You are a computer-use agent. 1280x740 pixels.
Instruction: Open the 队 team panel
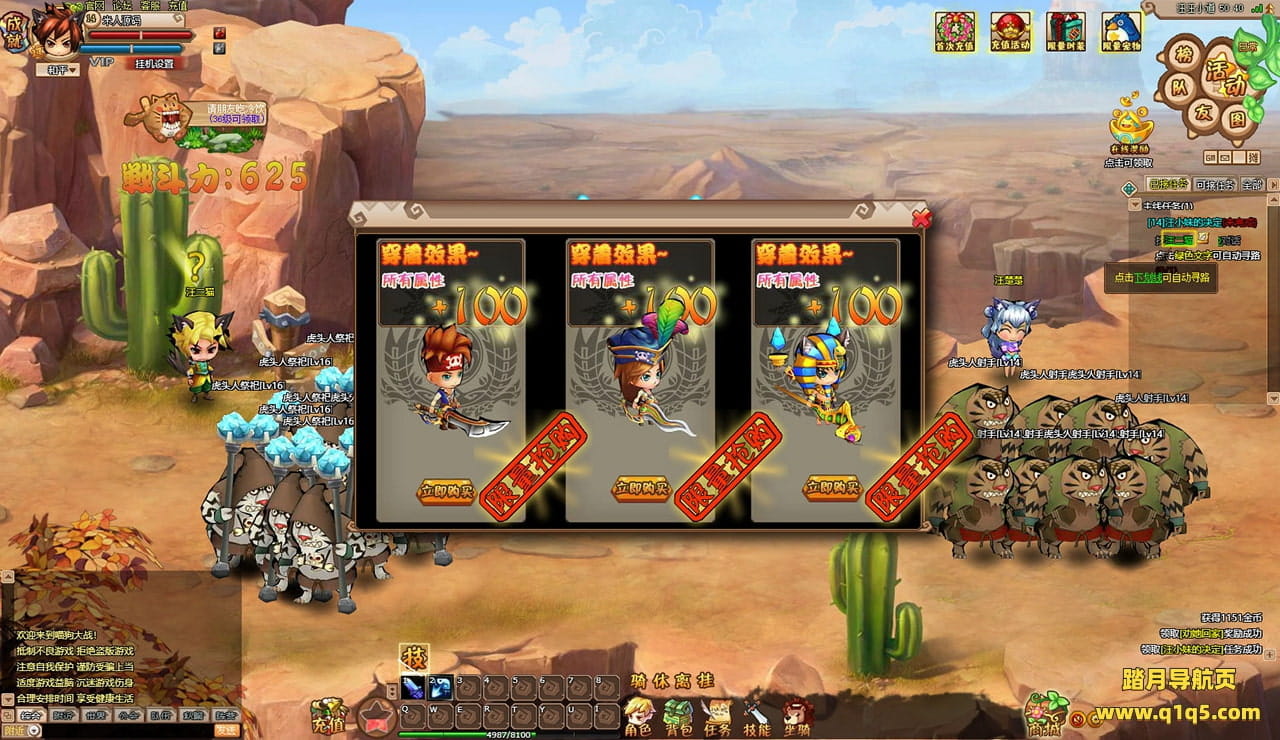click(1178, 88)
